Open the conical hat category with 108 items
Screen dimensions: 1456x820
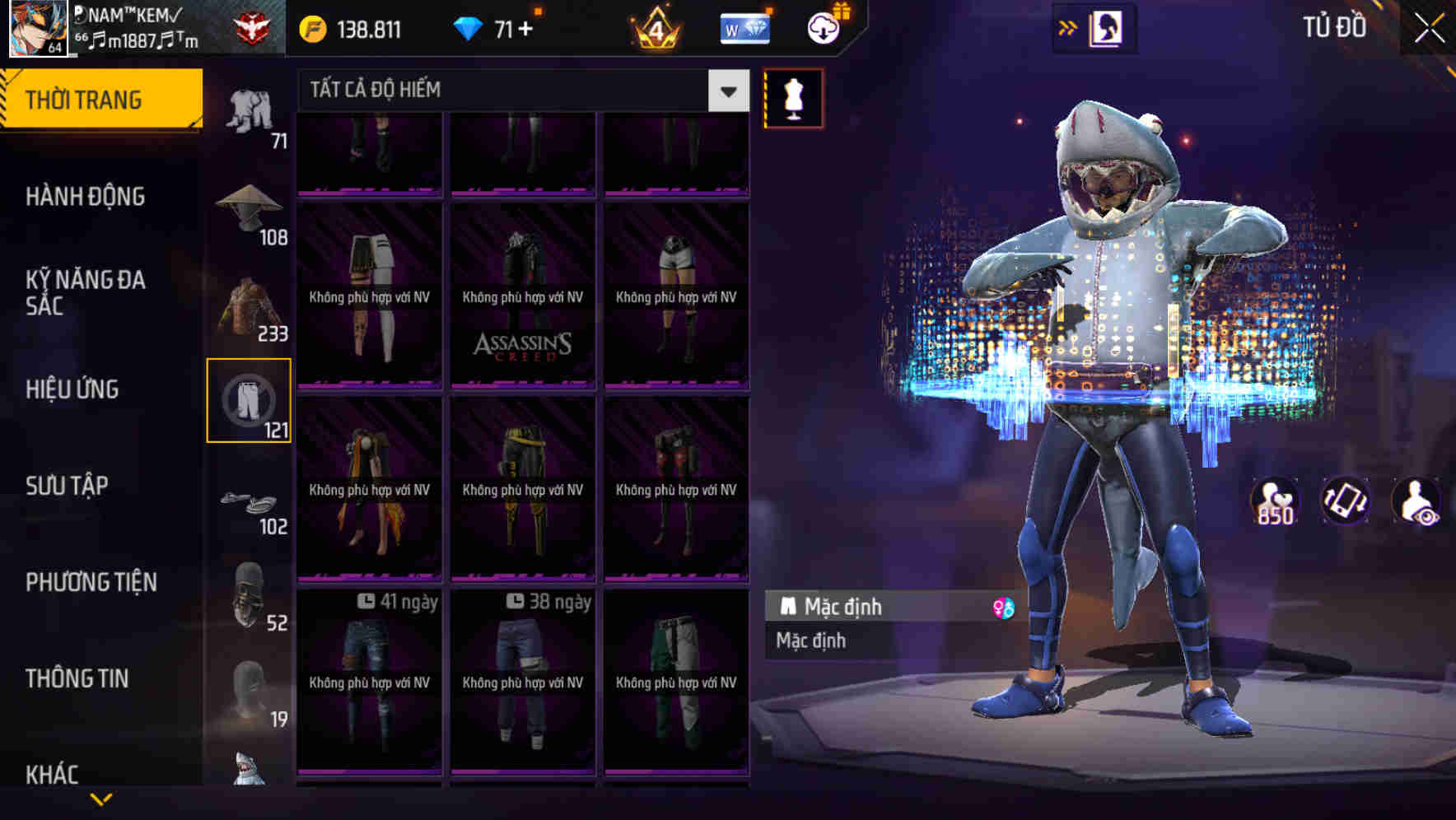coord(251,204)
